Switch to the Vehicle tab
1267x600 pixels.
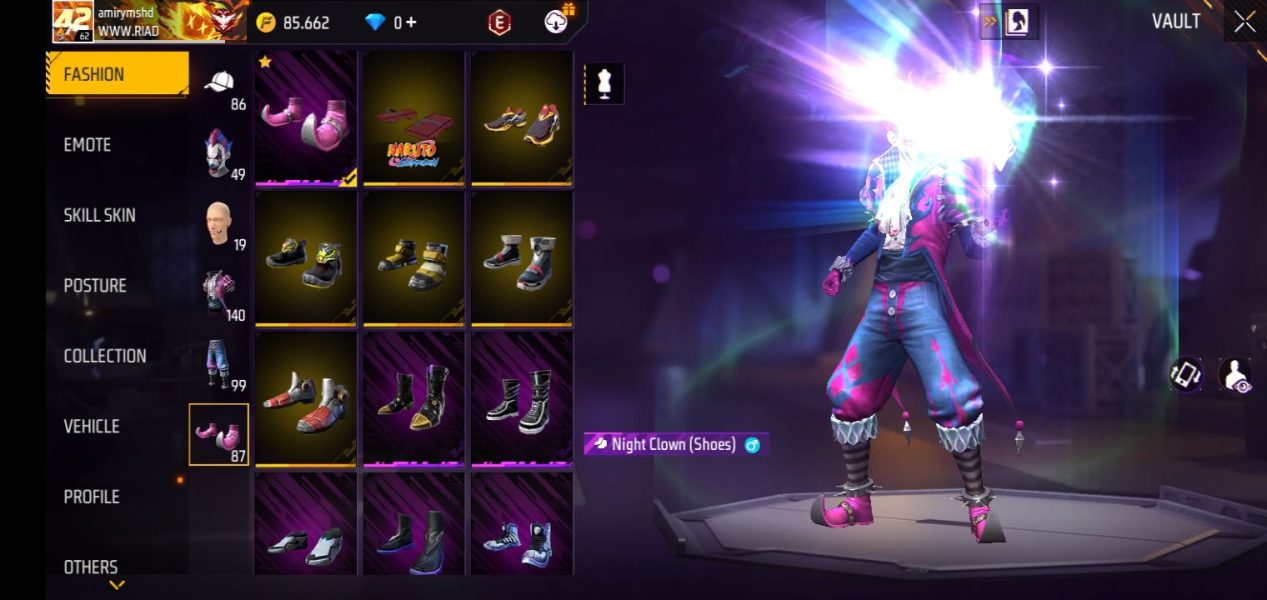92,426
